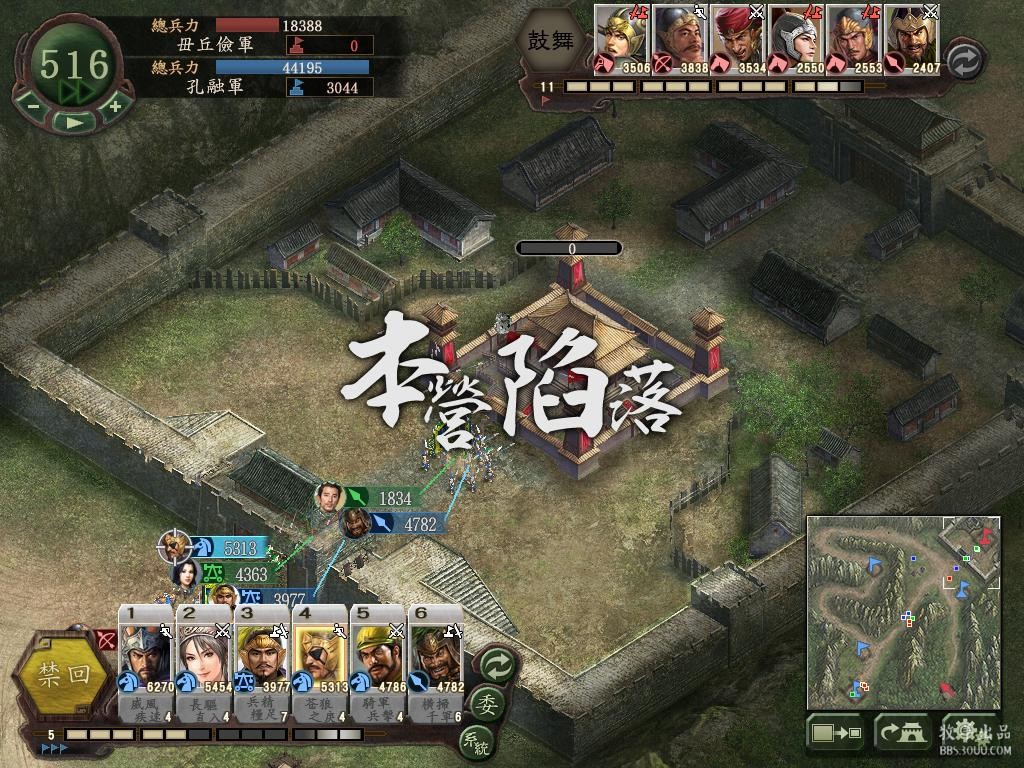
Task: Choose red-turban enemy officer portrait
Action: click(x=739, y=40)
